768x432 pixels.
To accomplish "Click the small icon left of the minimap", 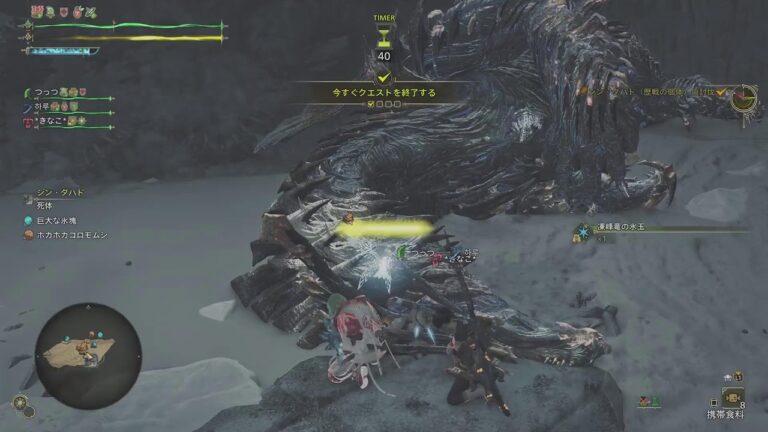I will [20, 403].
